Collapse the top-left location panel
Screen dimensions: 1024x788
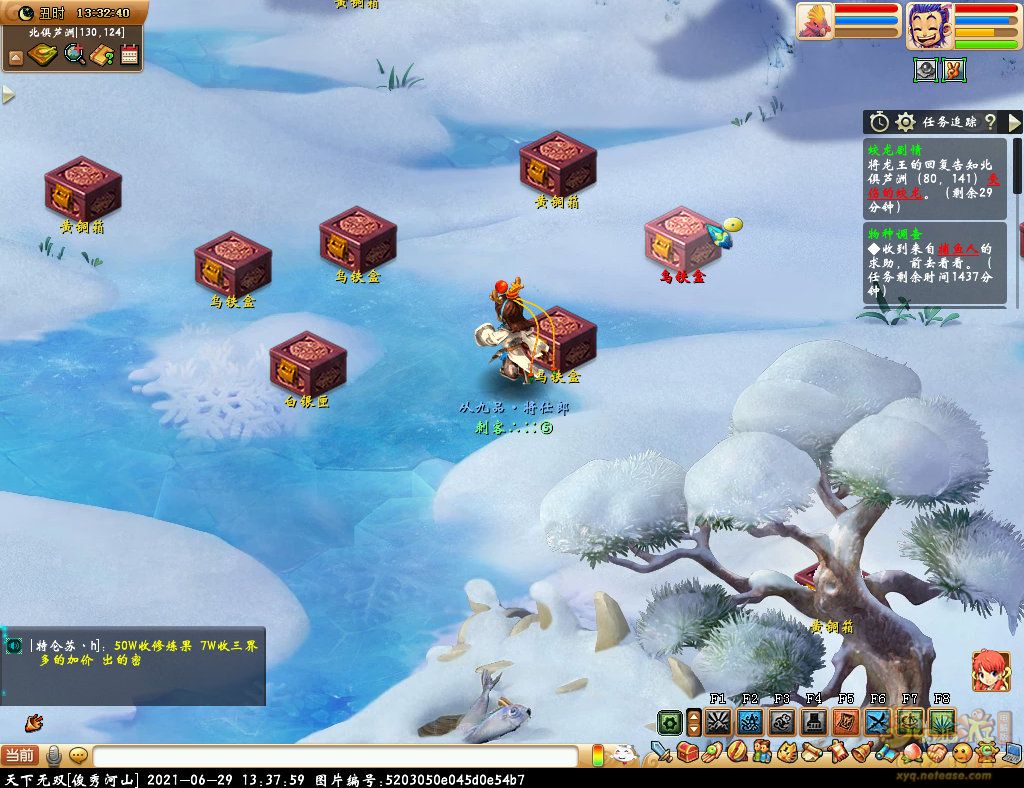pyautogui.click(x=15, y=58)
